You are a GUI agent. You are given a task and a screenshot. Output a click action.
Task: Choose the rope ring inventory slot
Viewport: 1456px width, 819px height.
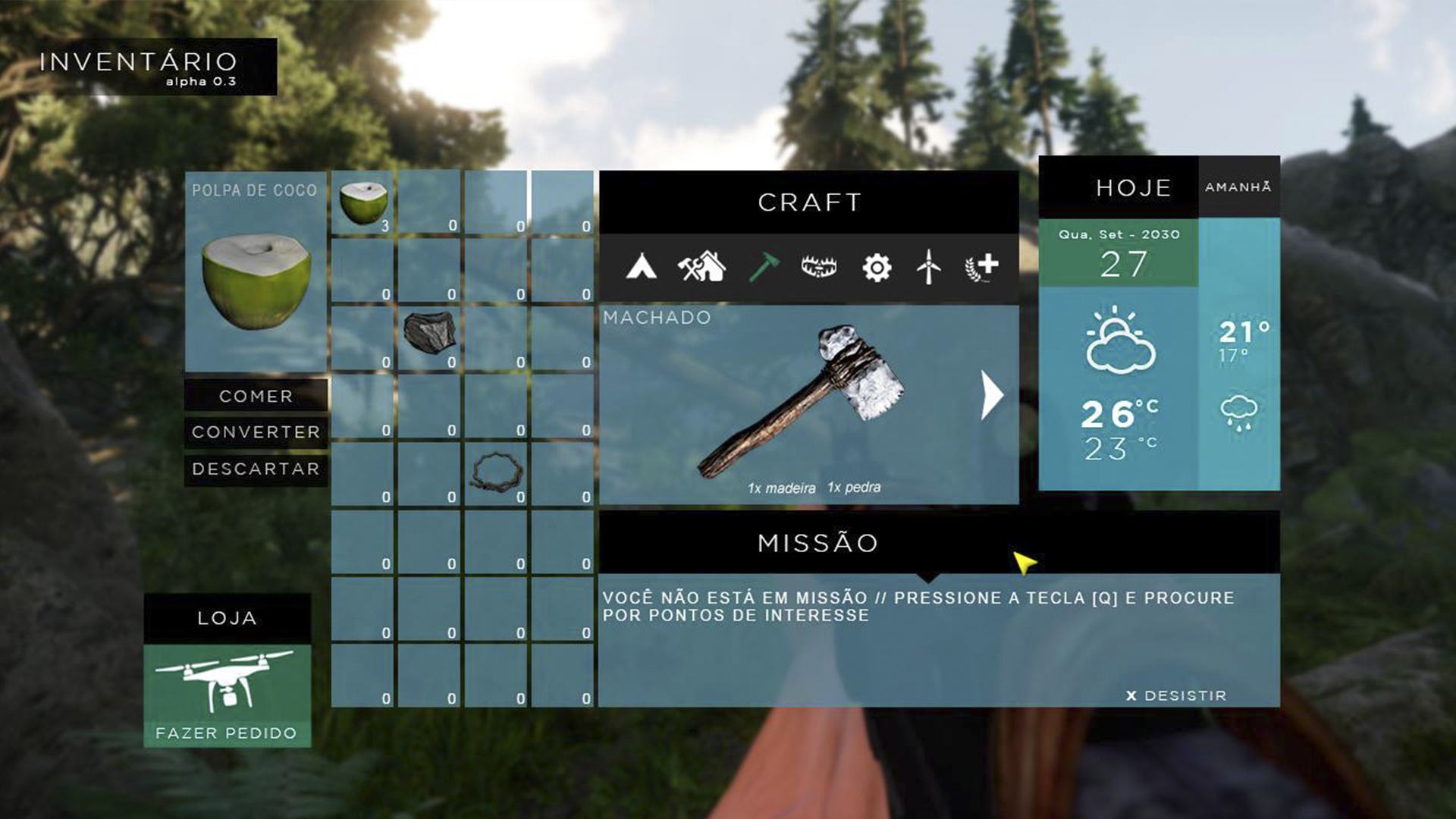497,472
